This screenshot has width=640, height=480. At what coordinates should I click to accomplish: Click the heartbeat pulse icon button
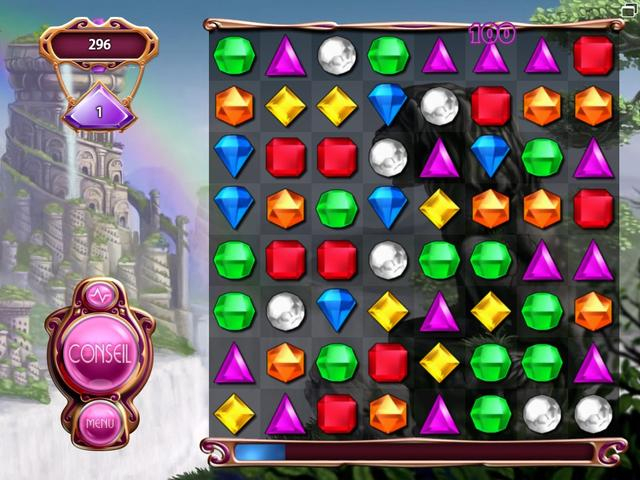click(101, 296)
